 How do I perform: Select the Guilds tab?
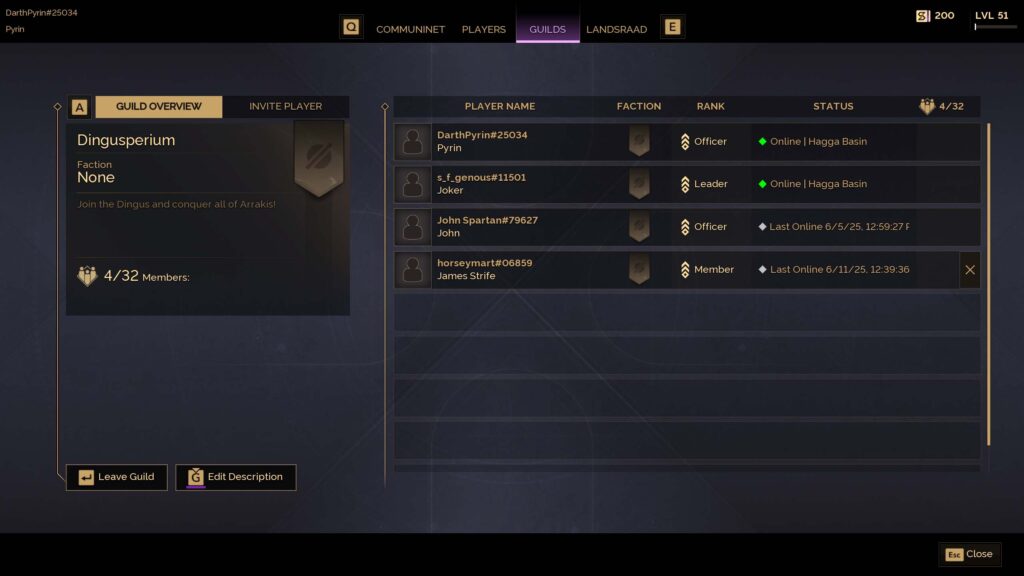[547, 29]
